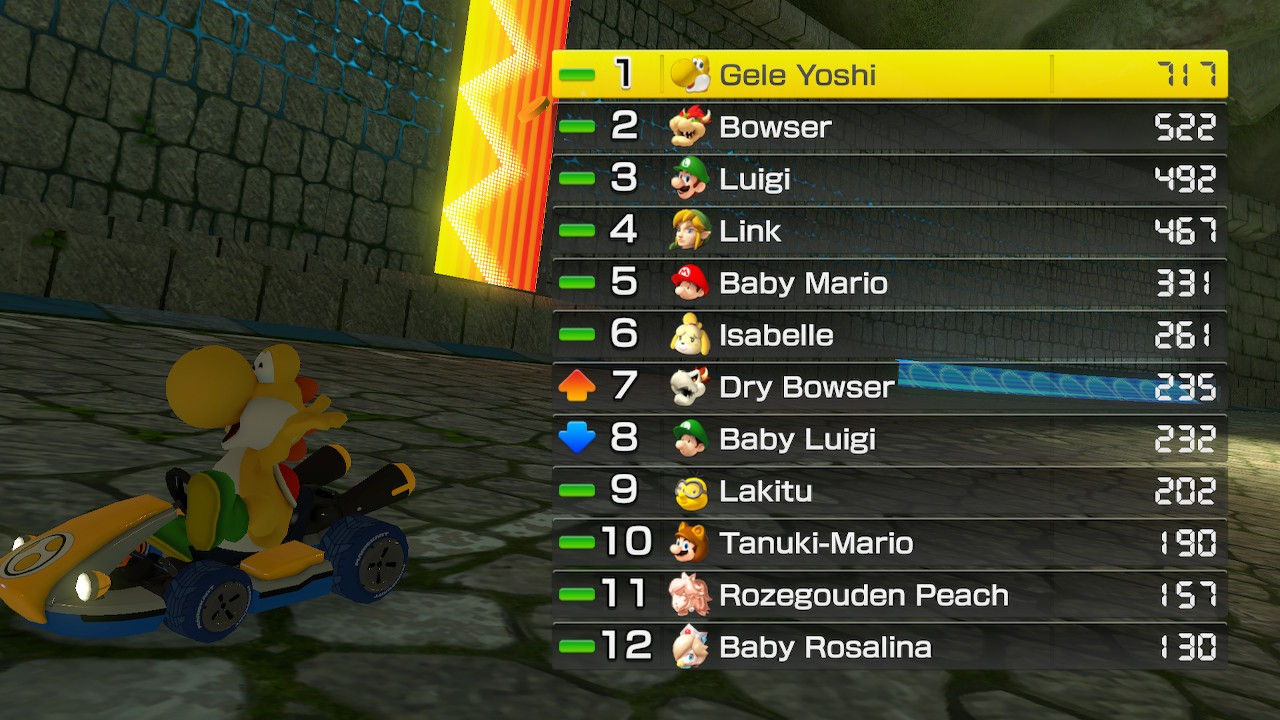
Task: Toggle the blue down arrow beside Baby Luigi
Action: 578,439
